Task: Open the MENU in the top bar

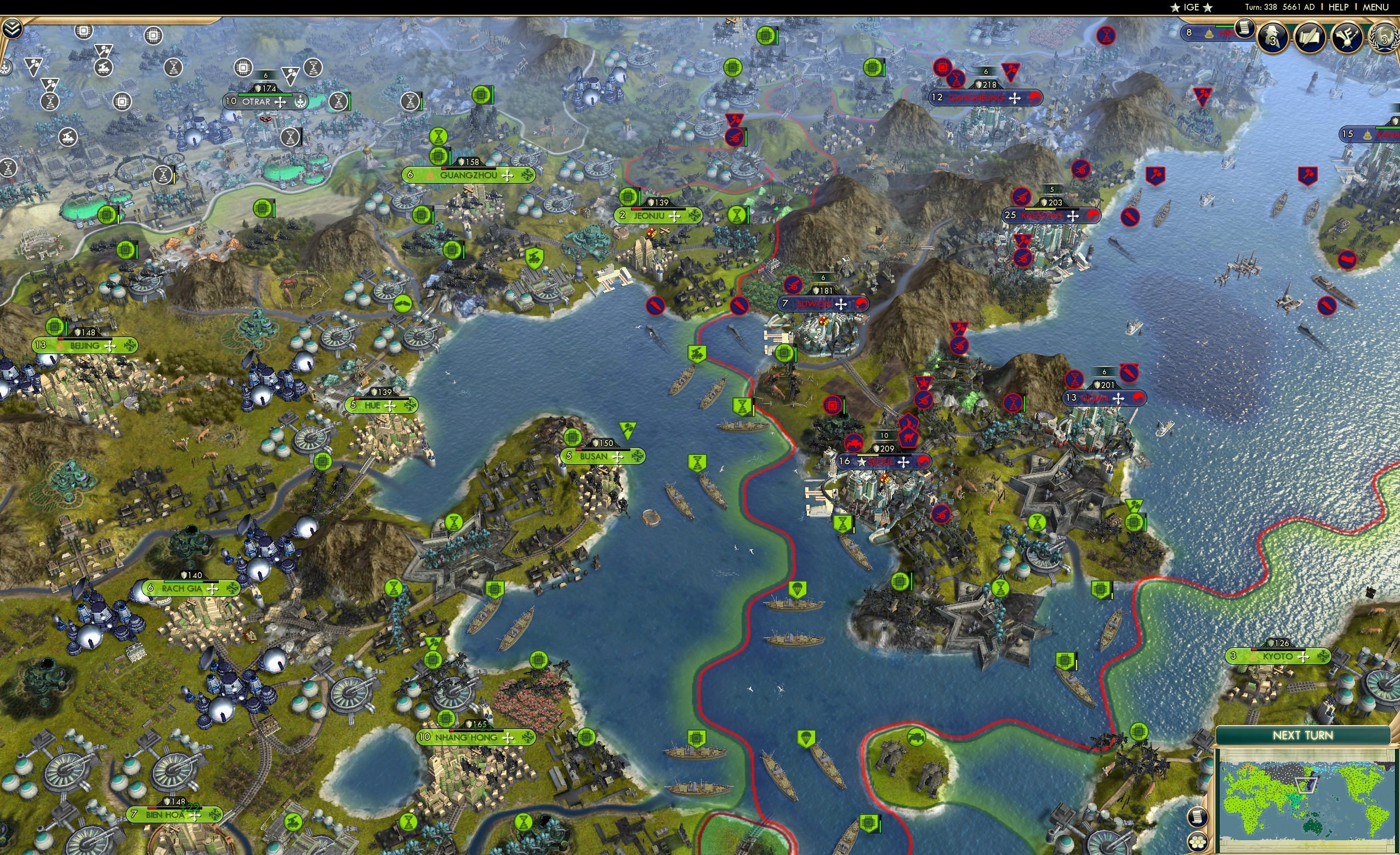Action: pos(1373,7)
